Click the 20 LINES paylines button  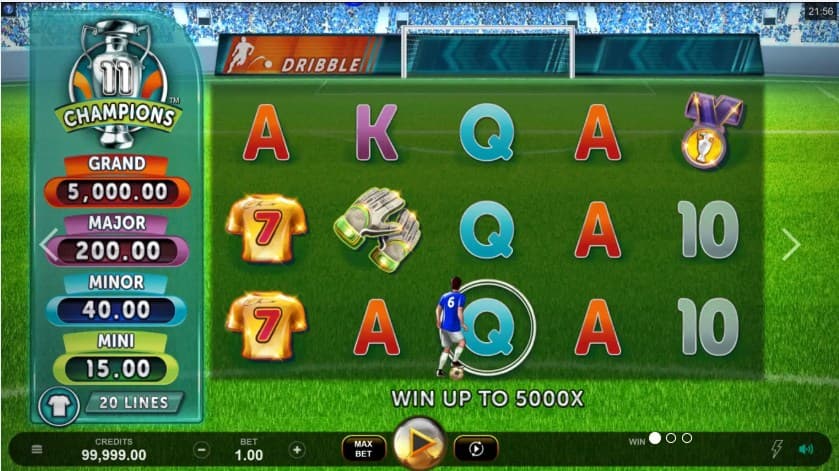pos(133,403)
